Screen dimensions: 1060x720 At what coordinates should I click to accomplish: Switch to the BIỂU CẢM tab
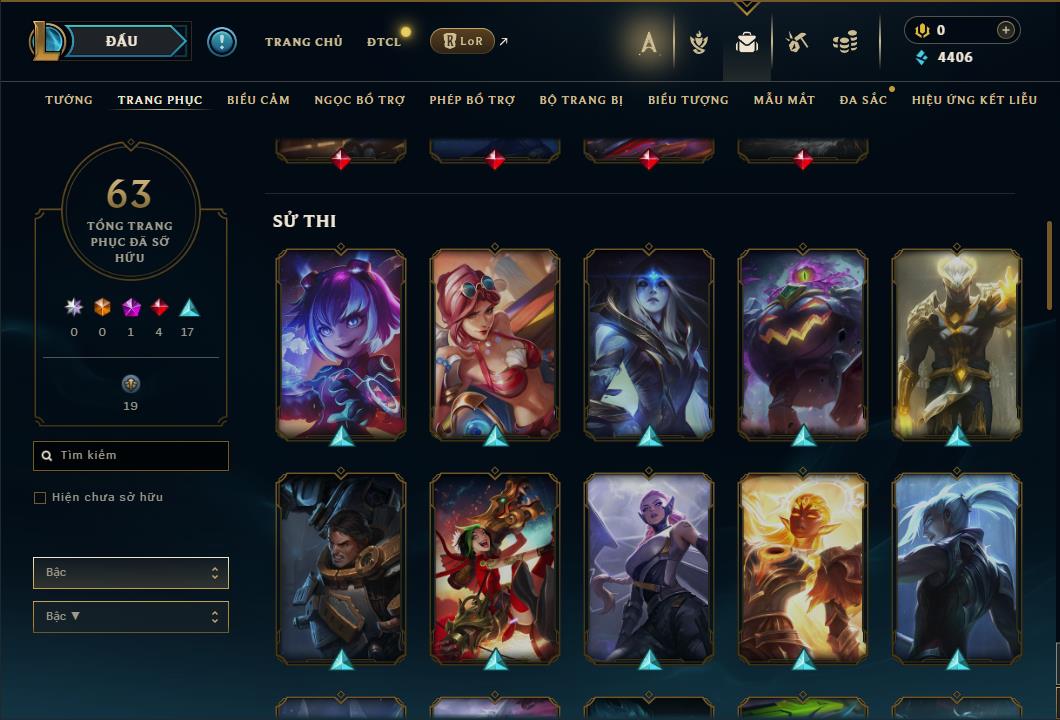tap(258, 100)
